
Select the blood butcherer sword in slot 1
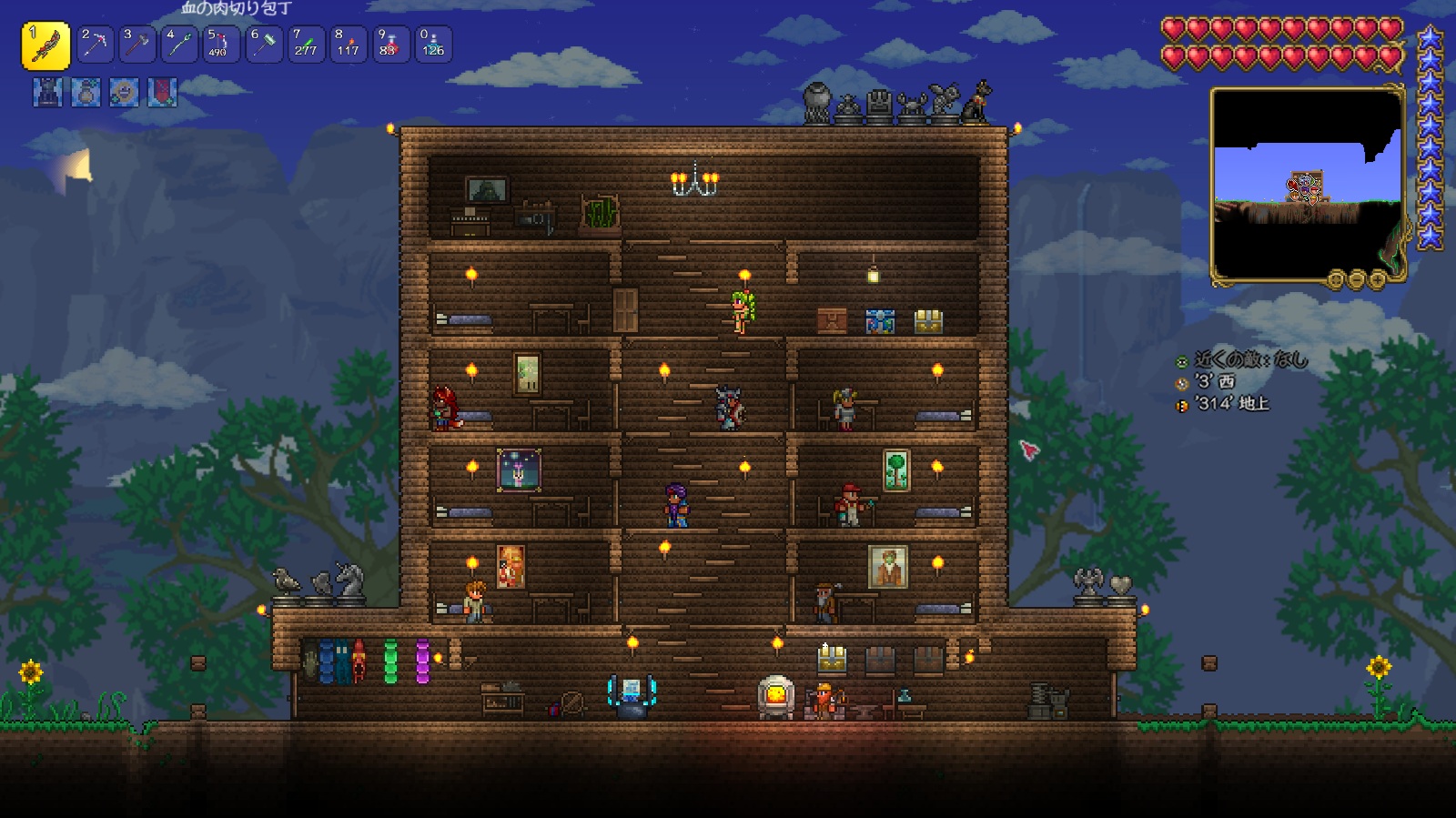pyautogui.click(x=45, y=45)
